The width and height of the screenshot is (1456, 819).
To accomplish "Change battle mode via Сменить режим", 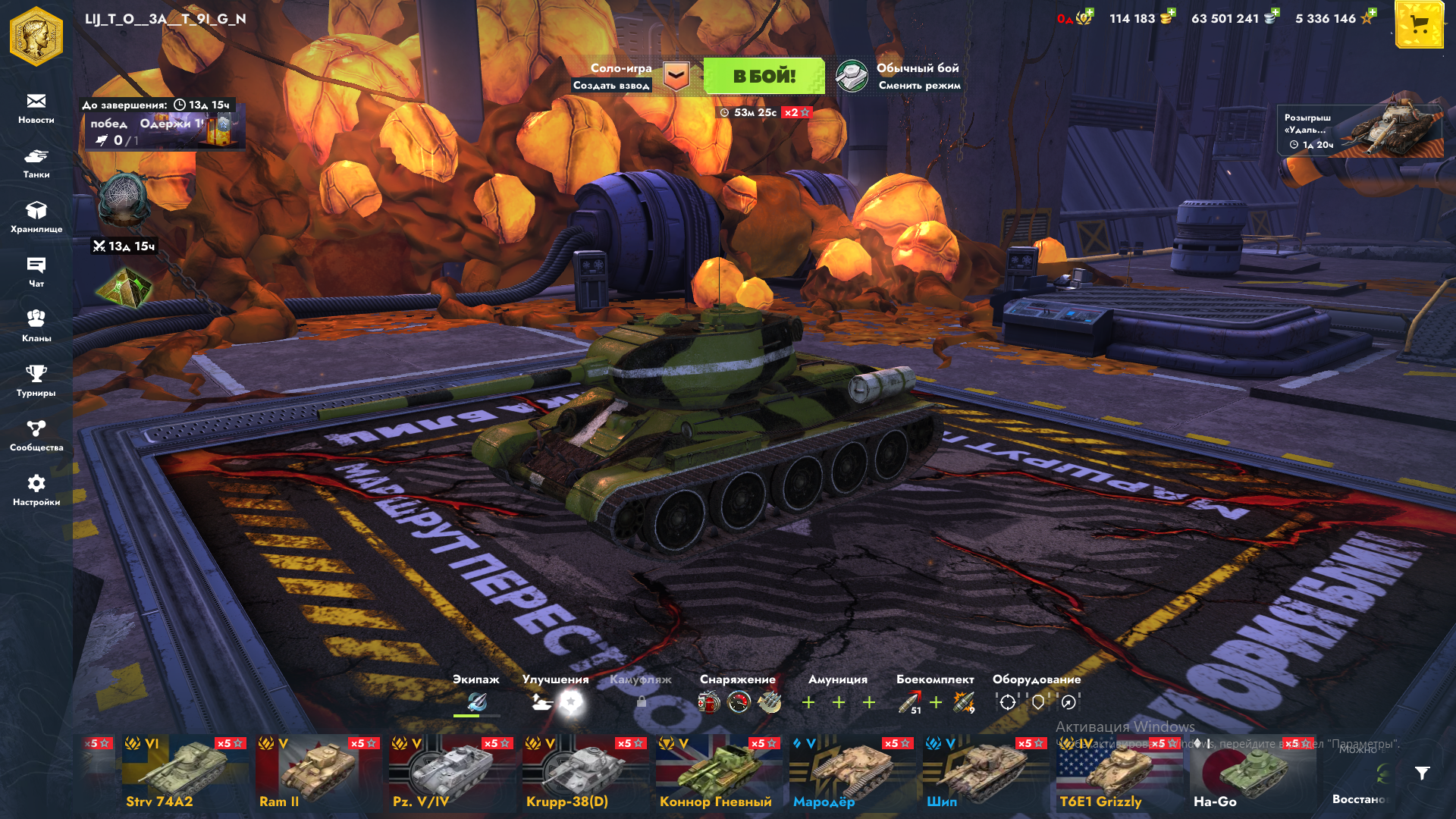I will click(x=919, y=86).
